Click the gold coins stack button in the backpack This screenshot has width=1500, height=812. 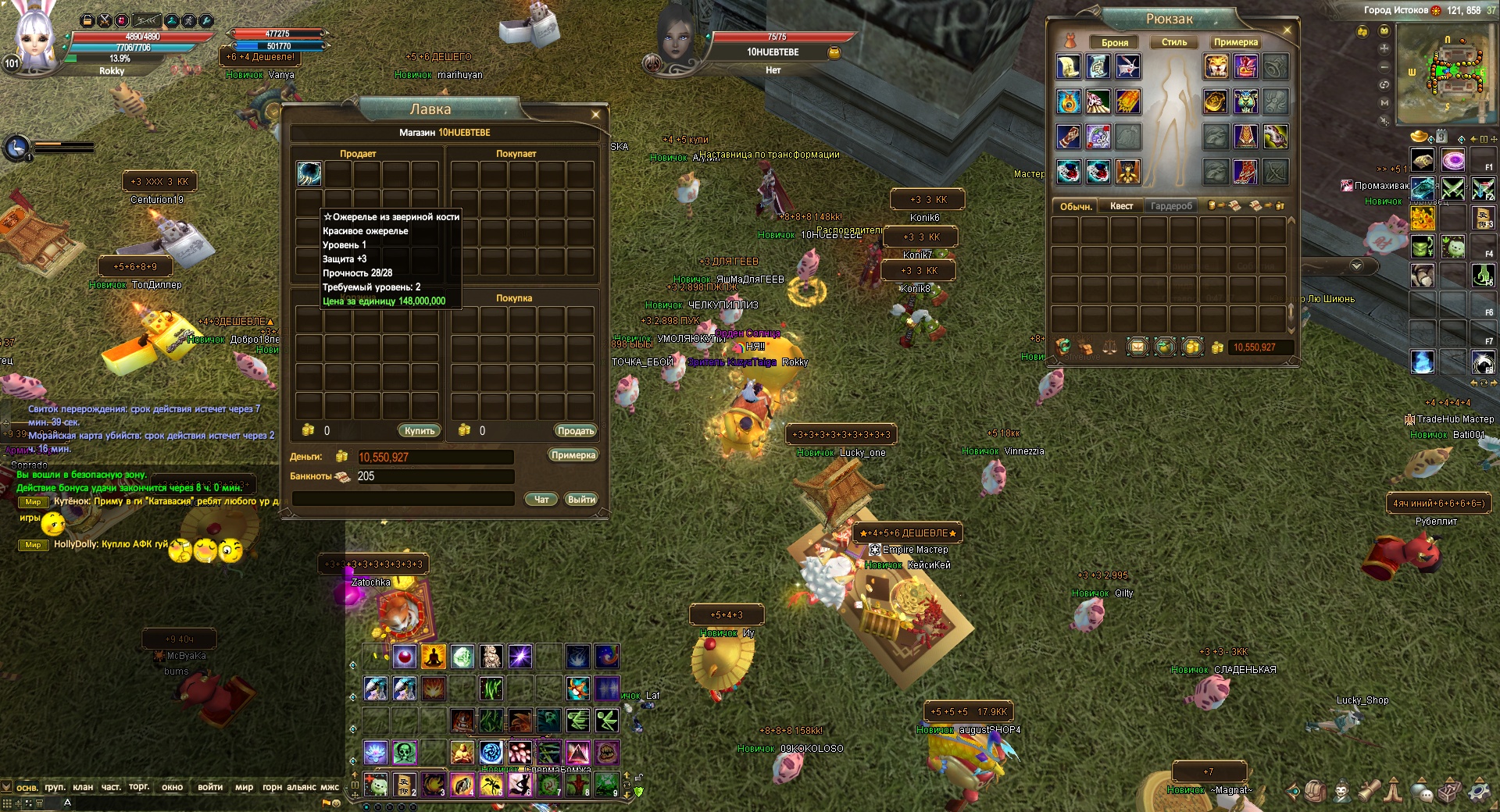(1192, 347)
